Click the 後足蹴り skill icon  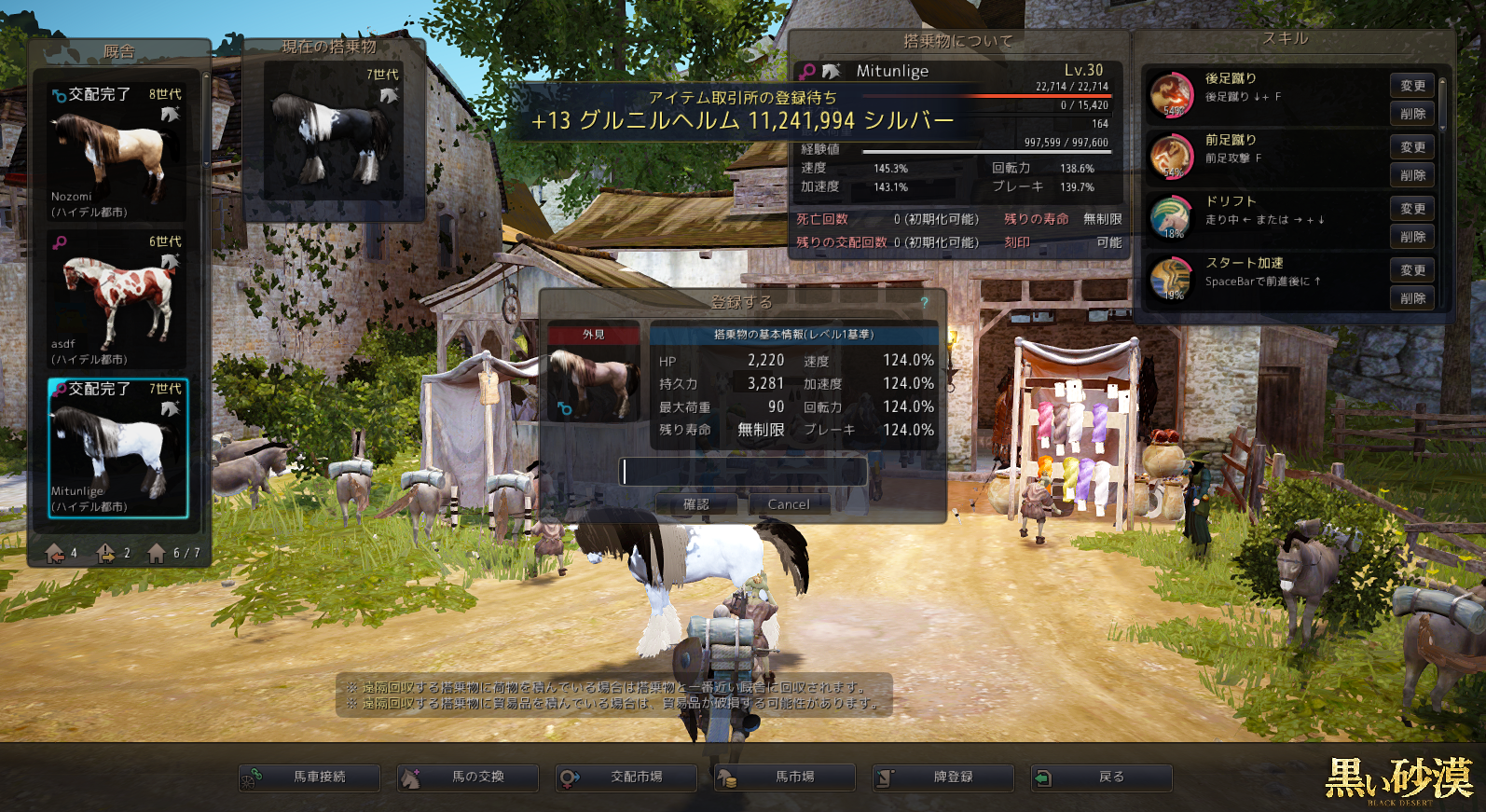(1172, 94)
